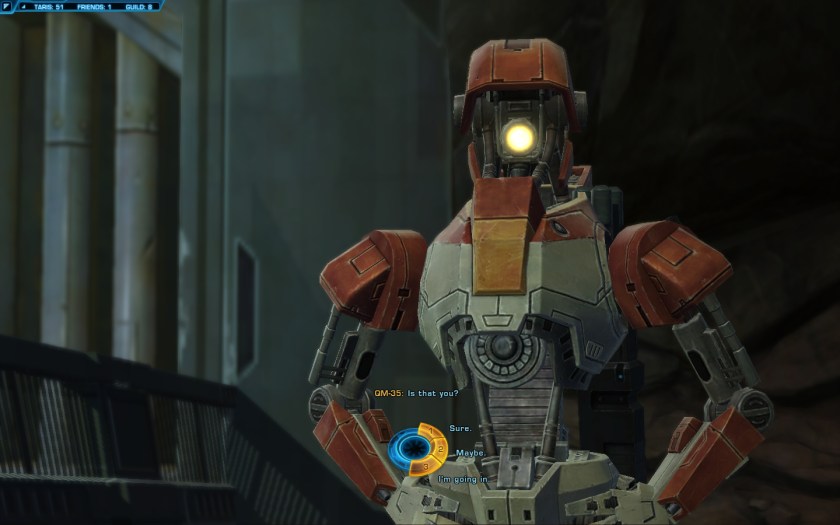Viewport: 840px width, 525px height.
Task: Open the top-left corner menu icon
Action: pos(7,6)
